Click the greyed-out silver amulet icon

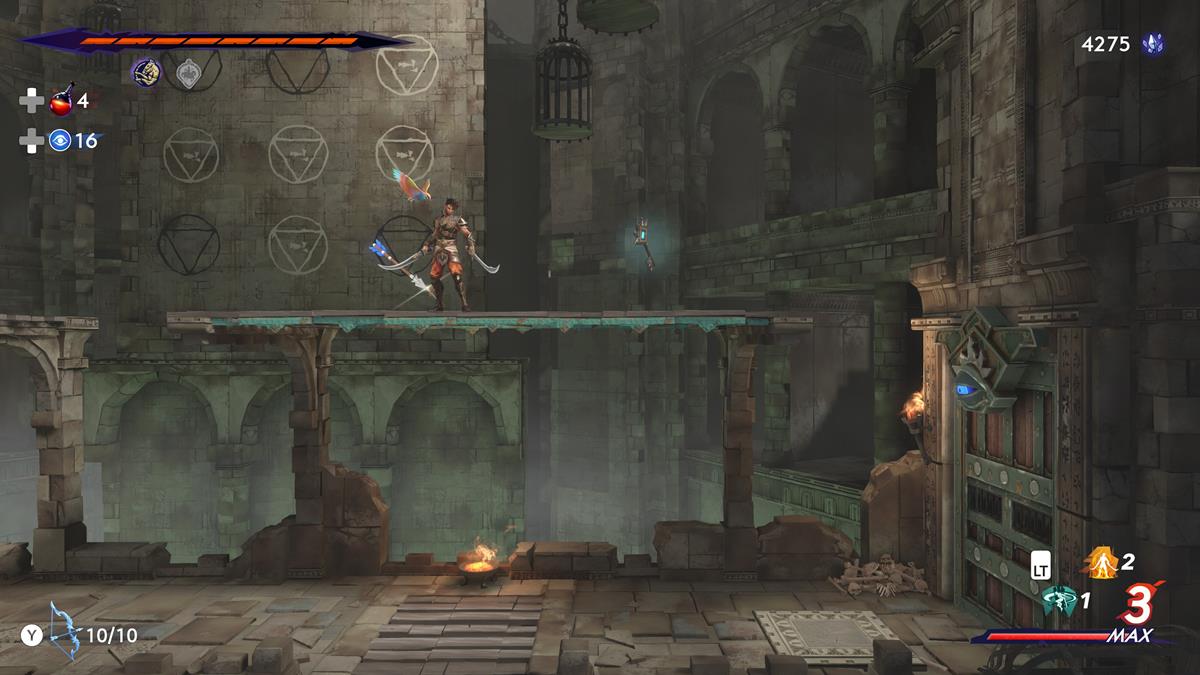pos(187,72)
